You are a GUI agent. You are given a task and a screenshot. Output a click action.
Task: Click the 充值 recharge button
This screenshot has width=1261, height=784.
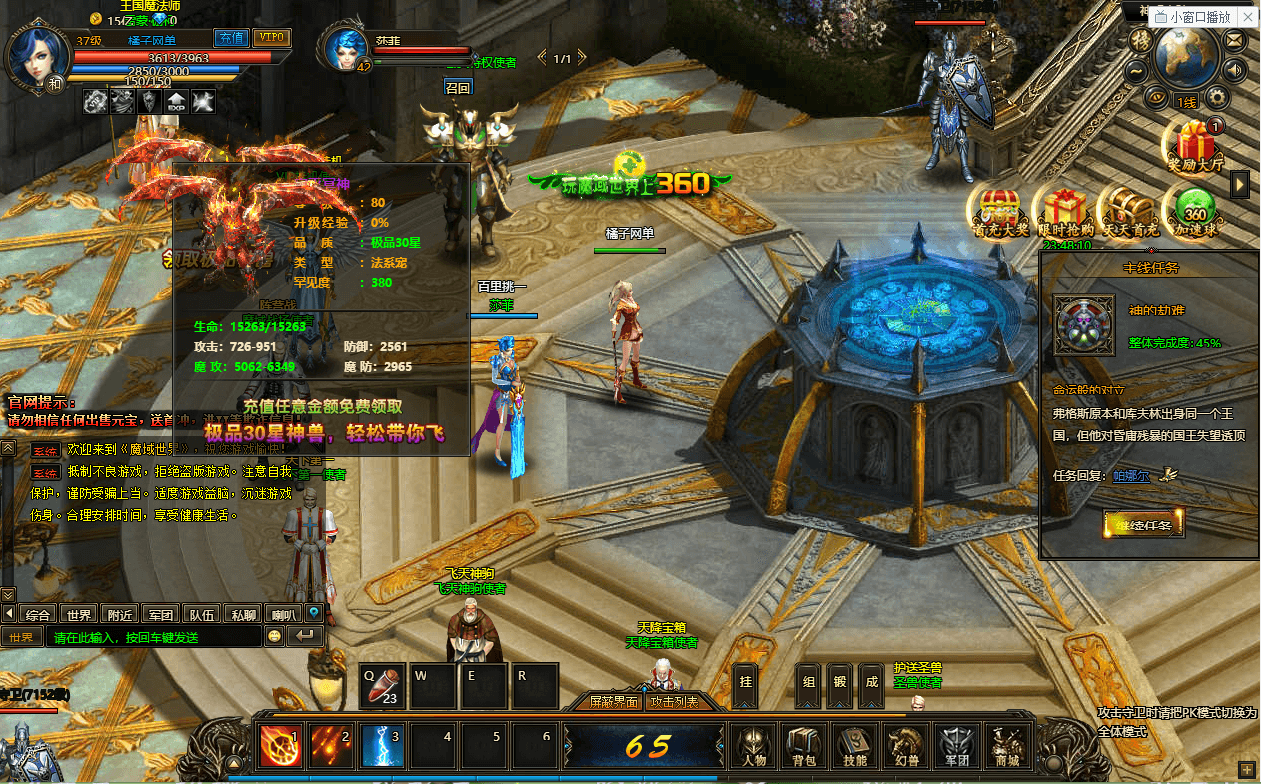[x=232, y=38]
